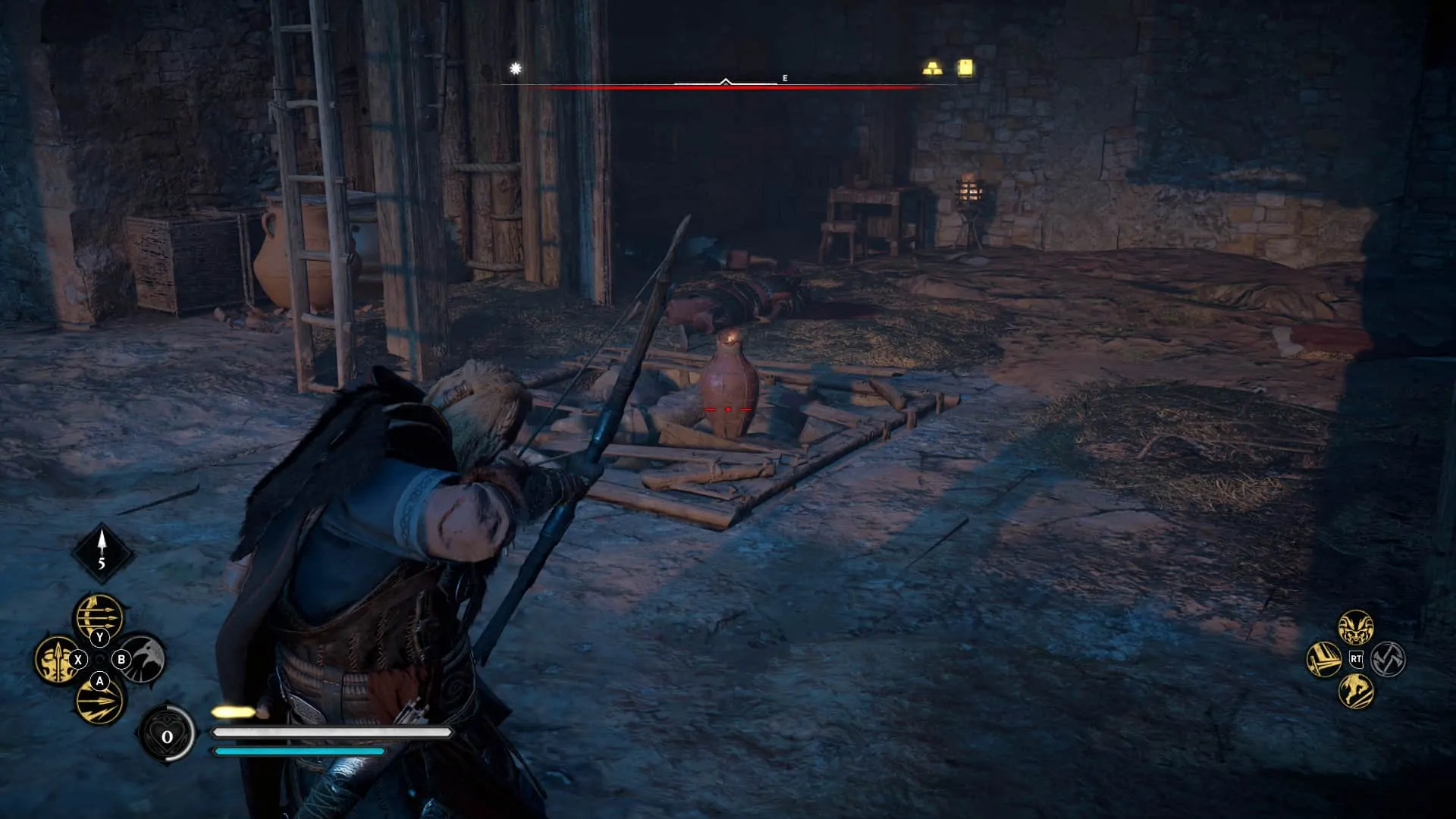The width and height of the screenshot is (1456, 819).
Task: Click the white objective star on the compass bar
Action: (x=513, y=69)
